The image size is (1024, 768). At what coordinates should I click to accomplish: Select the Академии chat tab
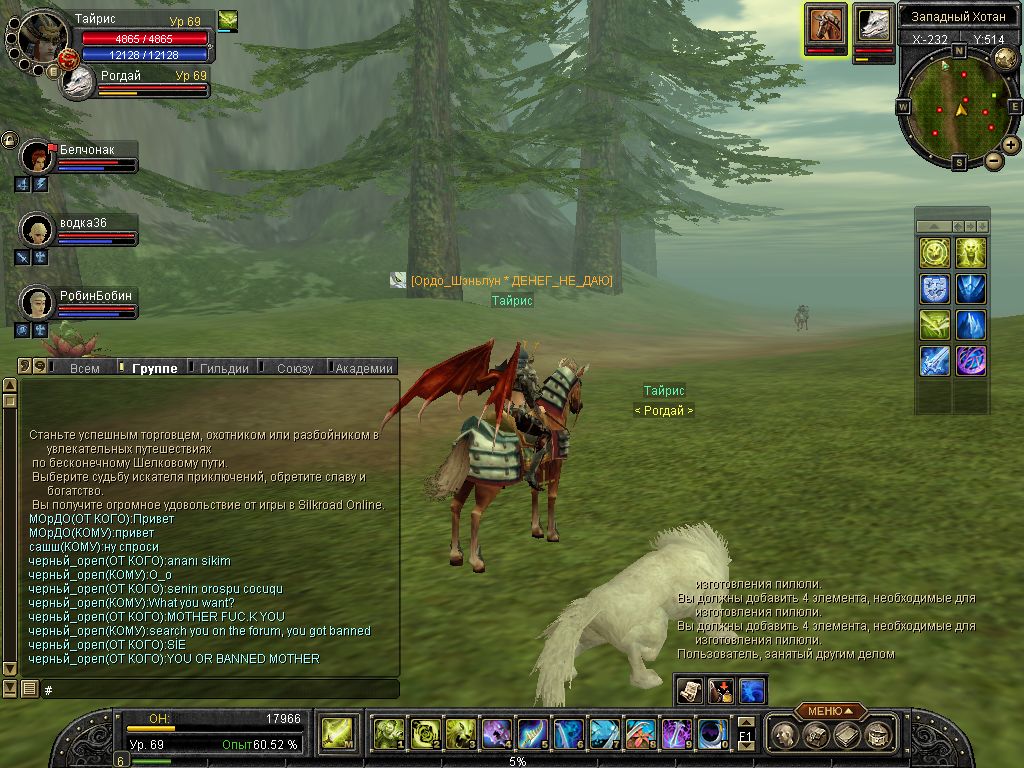364,368
